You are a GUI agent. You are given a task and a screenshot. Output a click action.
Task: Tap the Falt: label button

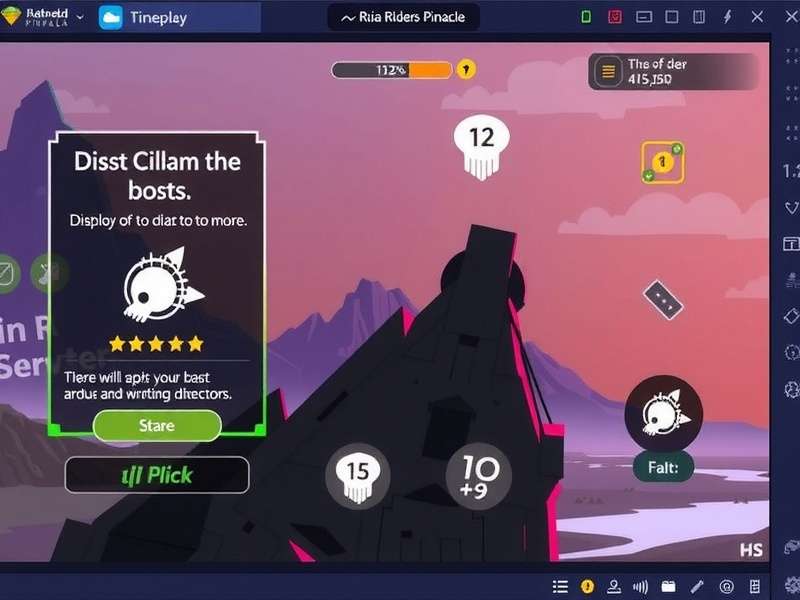662,466
